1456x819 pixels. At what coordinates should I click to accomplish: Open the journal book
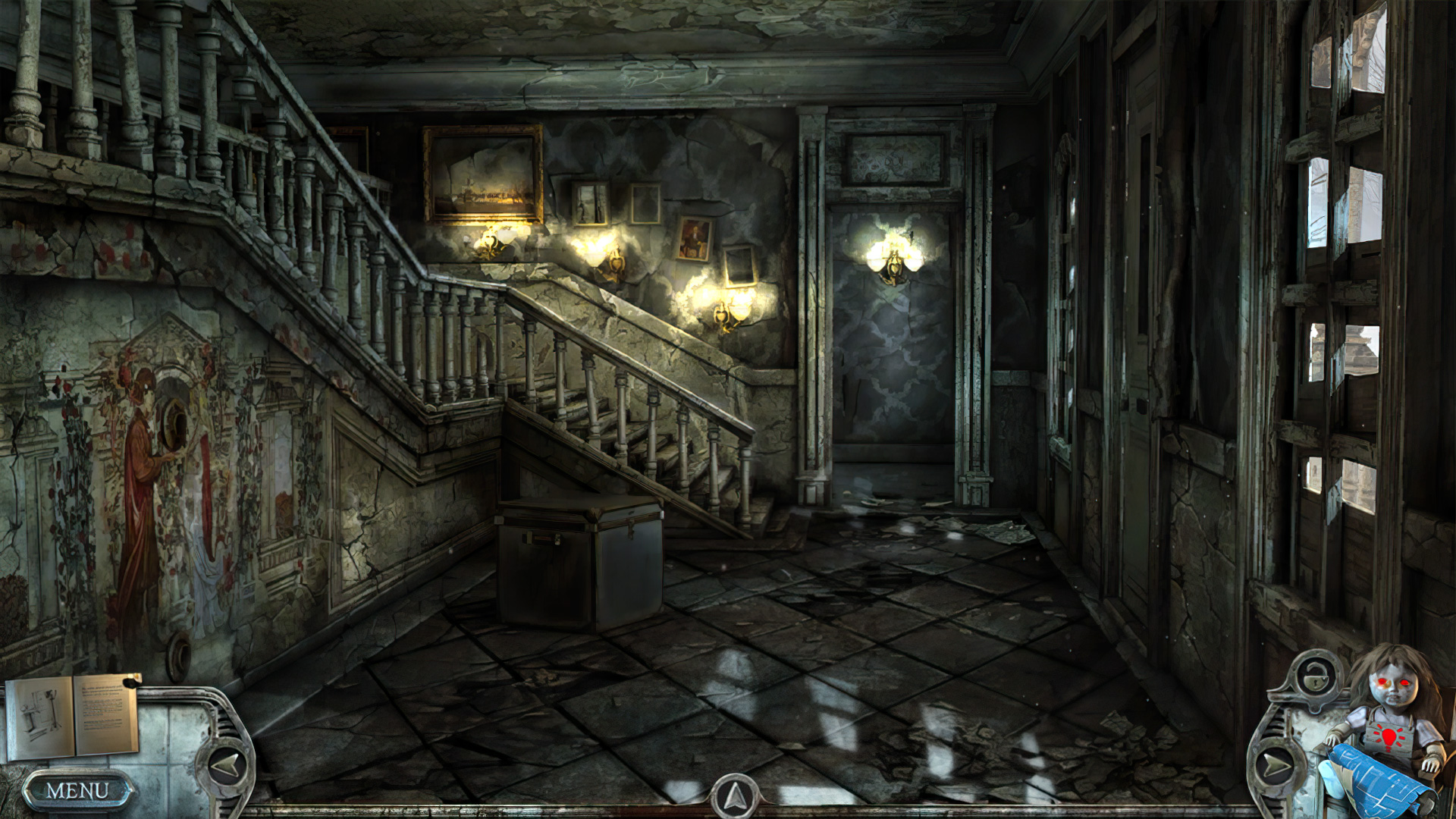click(x=72, y=716)
